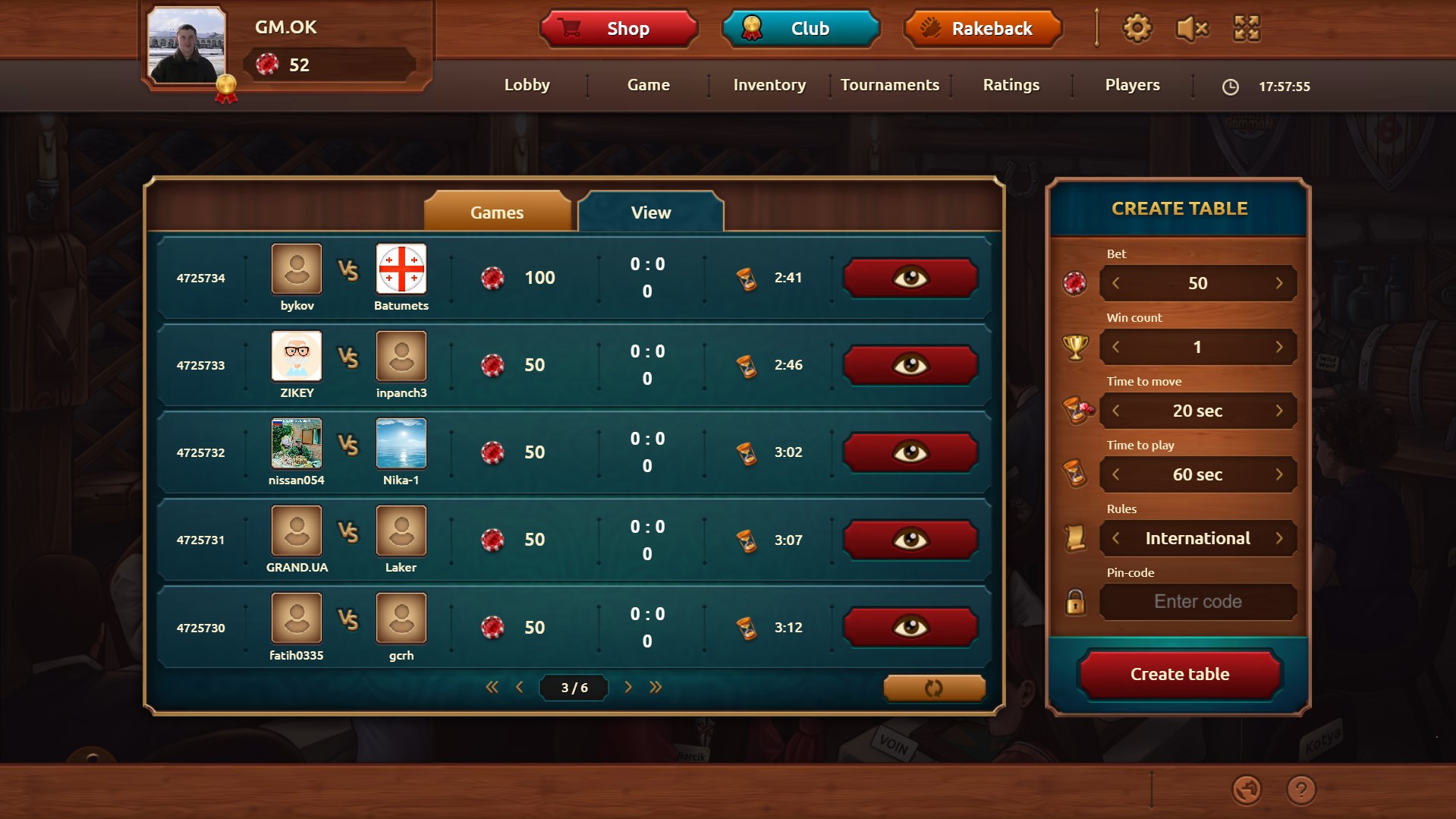This screenshot has width=1456, height=819.
Task: Increase the Bet value with the right arrow
Action: click(1279, 283)
